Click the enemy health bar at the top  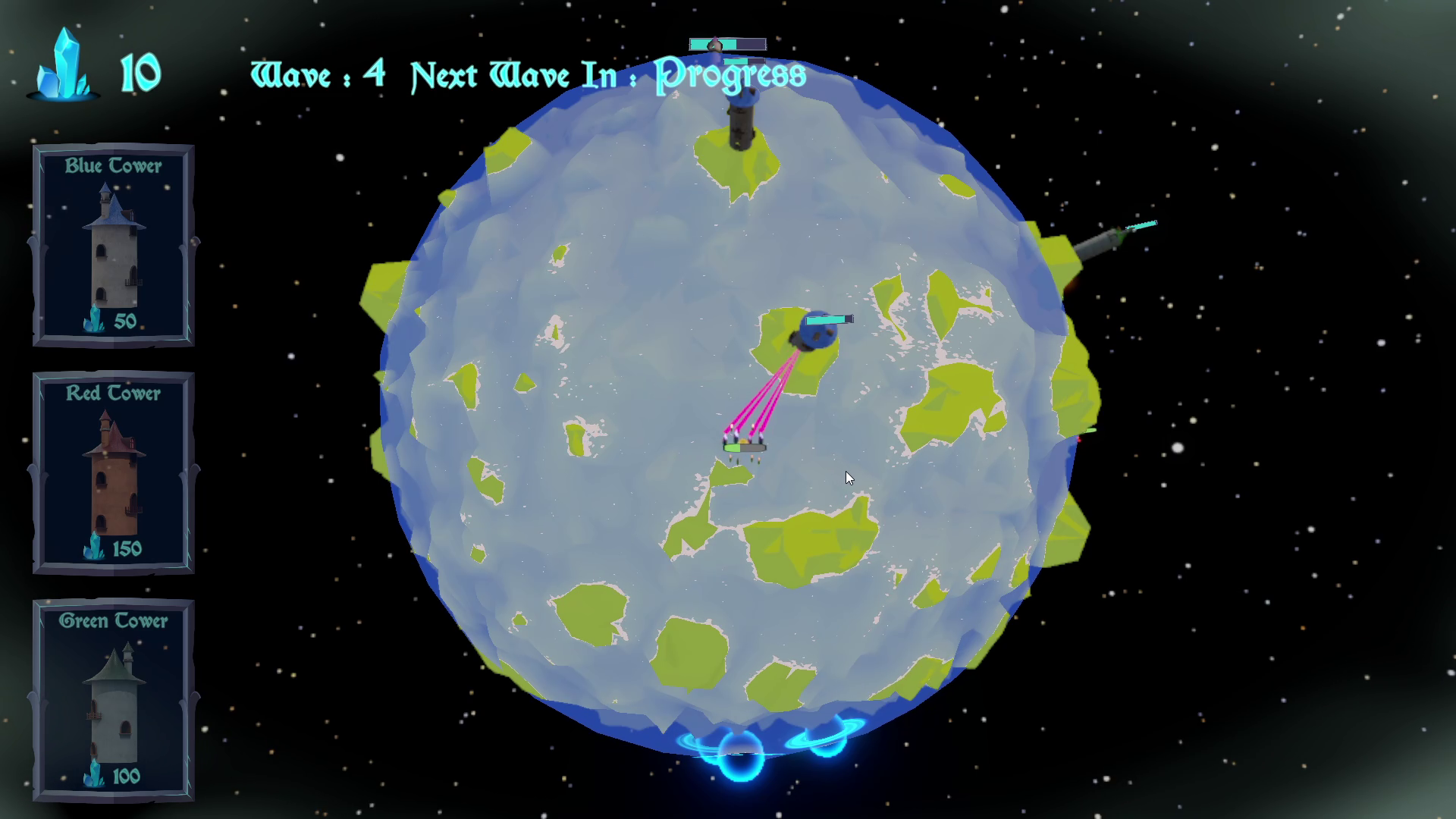pos(726,44)
